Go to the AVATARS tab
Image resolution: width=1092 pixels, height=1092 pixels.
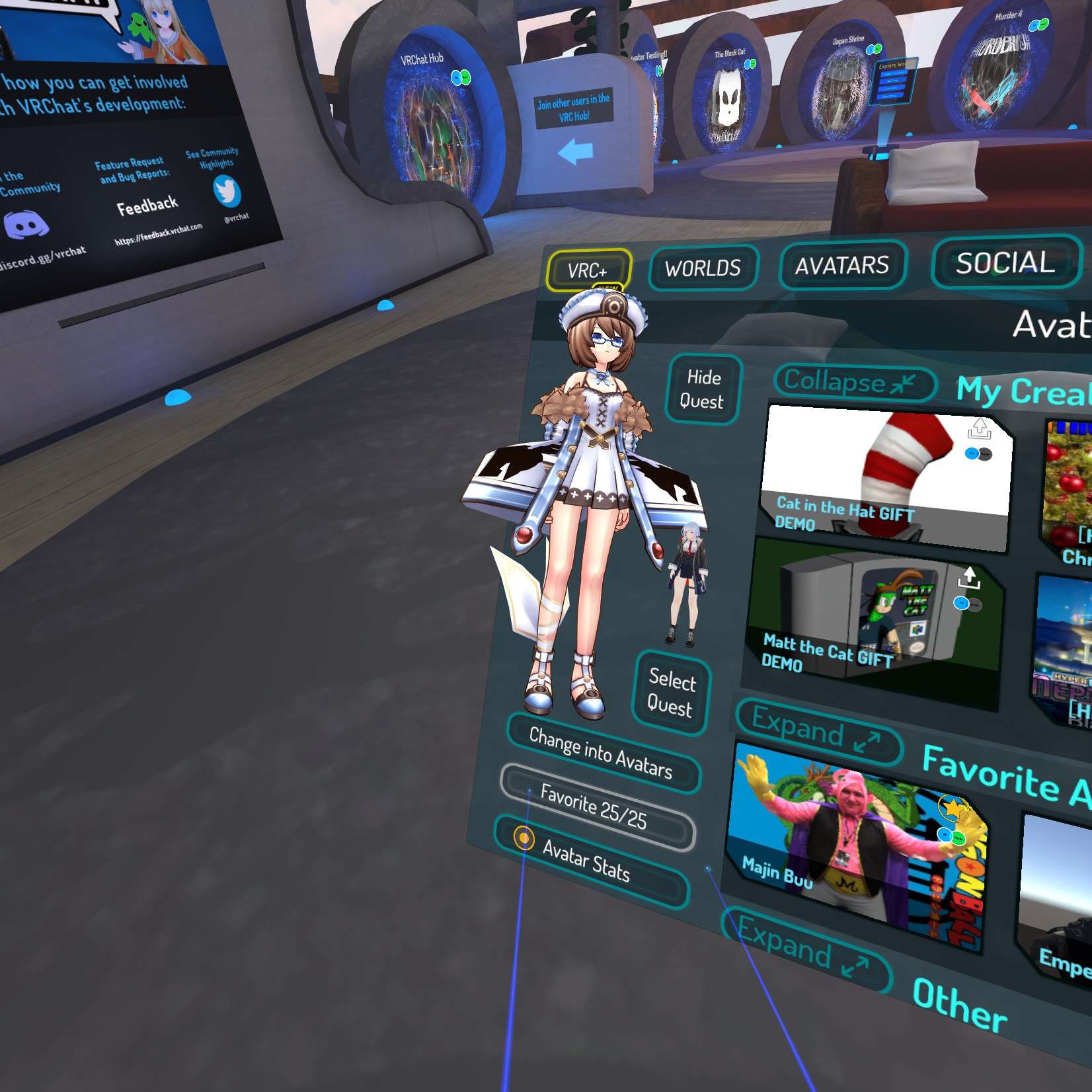pos(841,266)
